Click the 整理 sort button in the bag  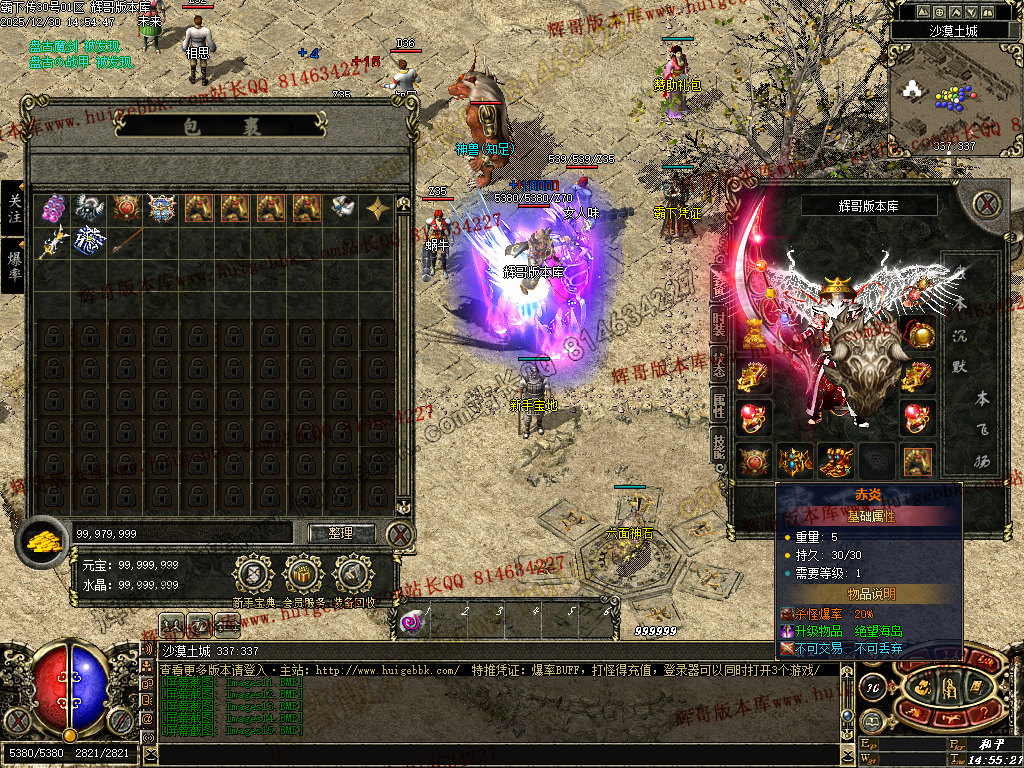pyautogui.click(x=341, y=533)
